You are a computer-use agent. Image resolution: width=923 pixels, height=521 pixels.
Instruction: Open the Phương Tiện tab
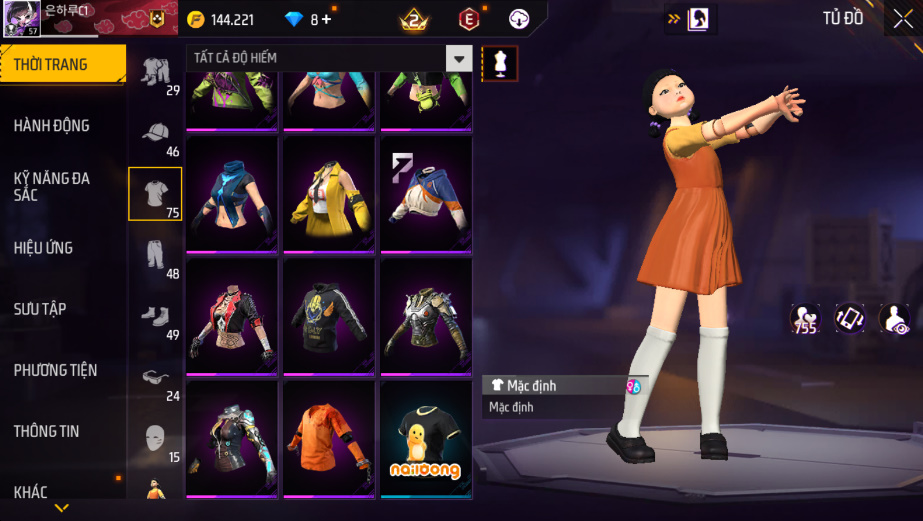click(x=55, y=370)
